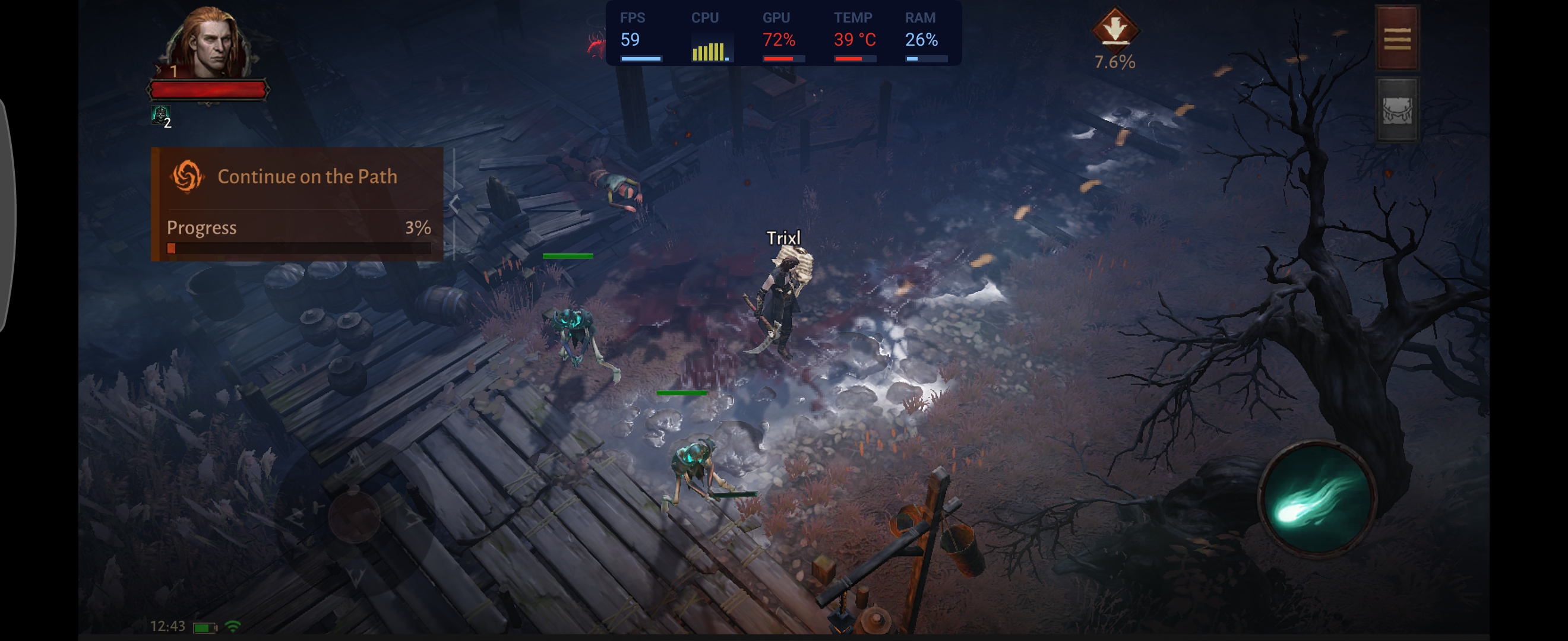Viewport: 1568px width, 641px height.
Task: Tap the skull buff status icon
Action: point(160,114)
